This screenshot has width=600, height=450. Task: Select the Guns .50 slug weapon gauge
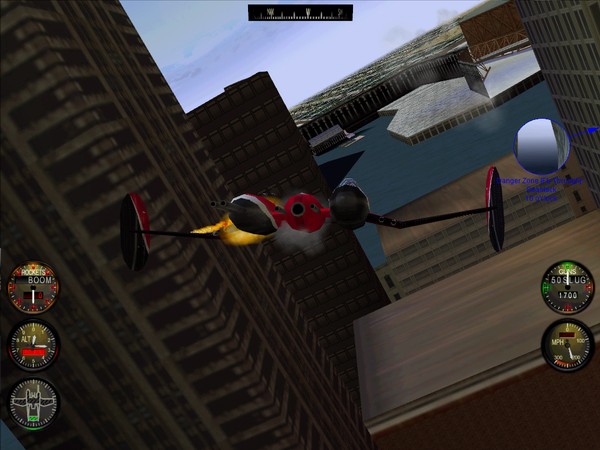coord(567,288)
